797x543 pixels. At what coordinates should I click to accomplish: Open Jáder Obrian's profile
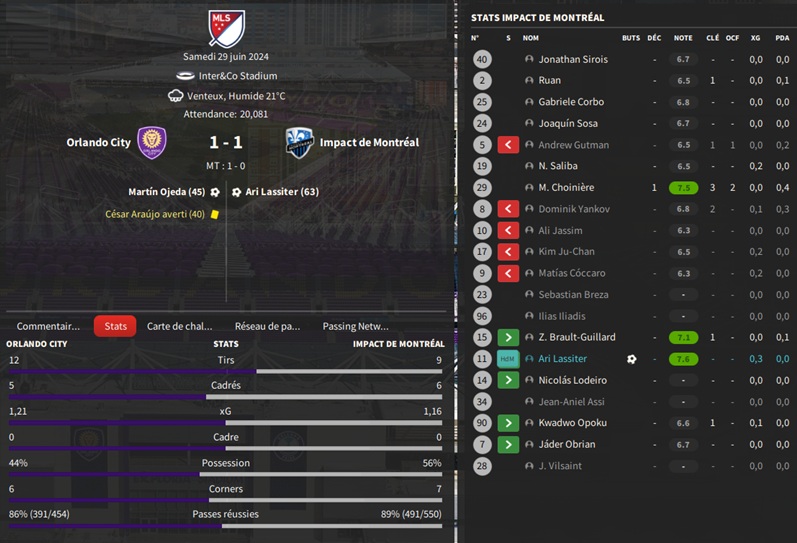(x=566, y=445)
